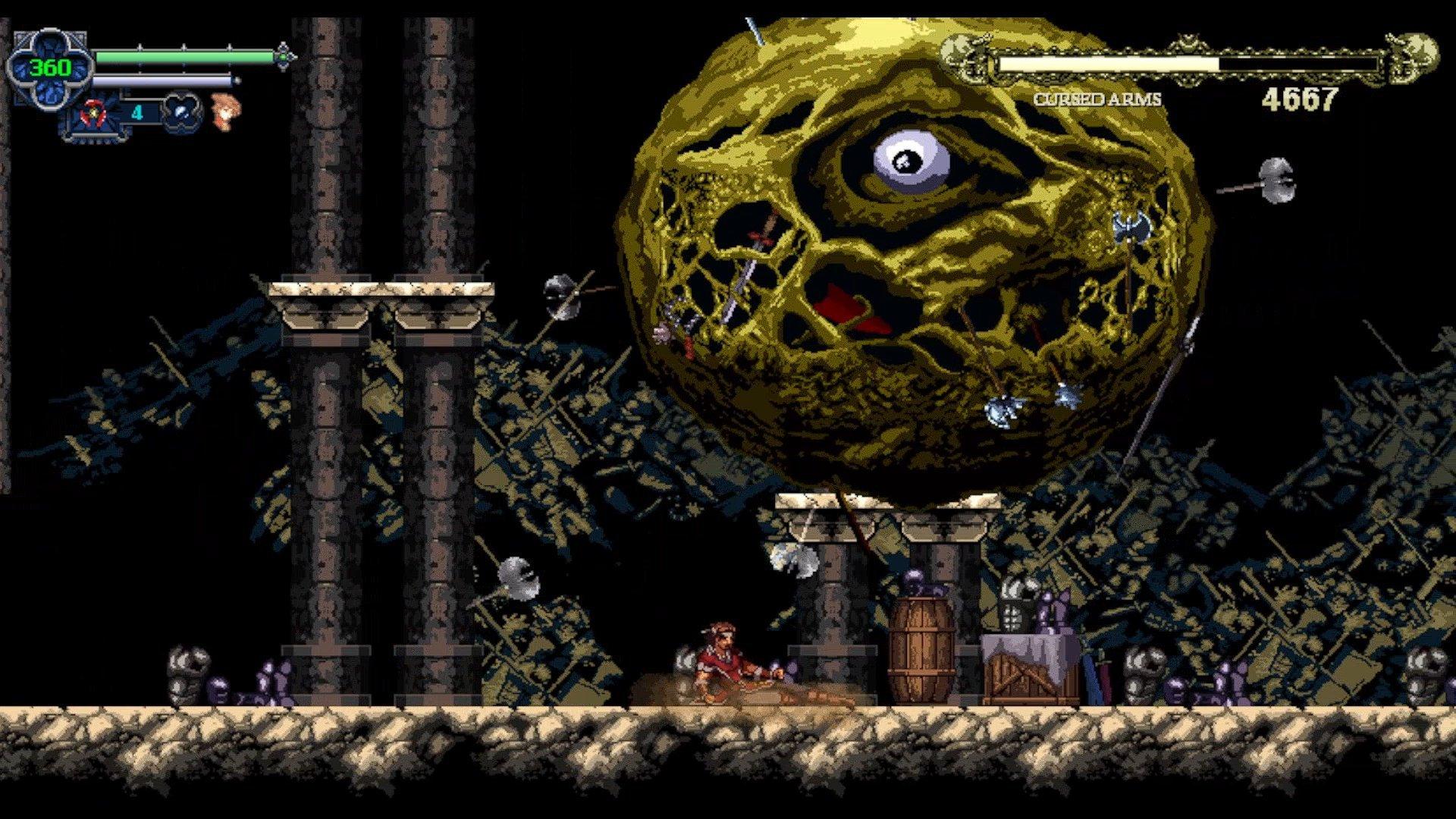Select the lavender aura bar below the health bar

(x=165, y=80)
